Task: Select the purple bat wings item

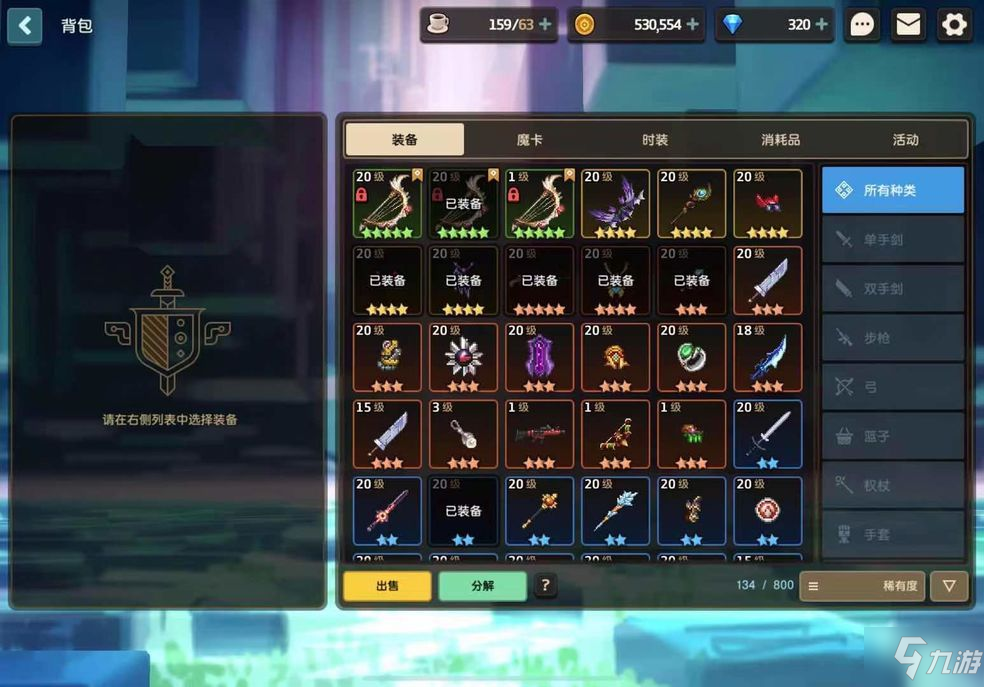Action: pyautogui.click(x=615, y=204)
